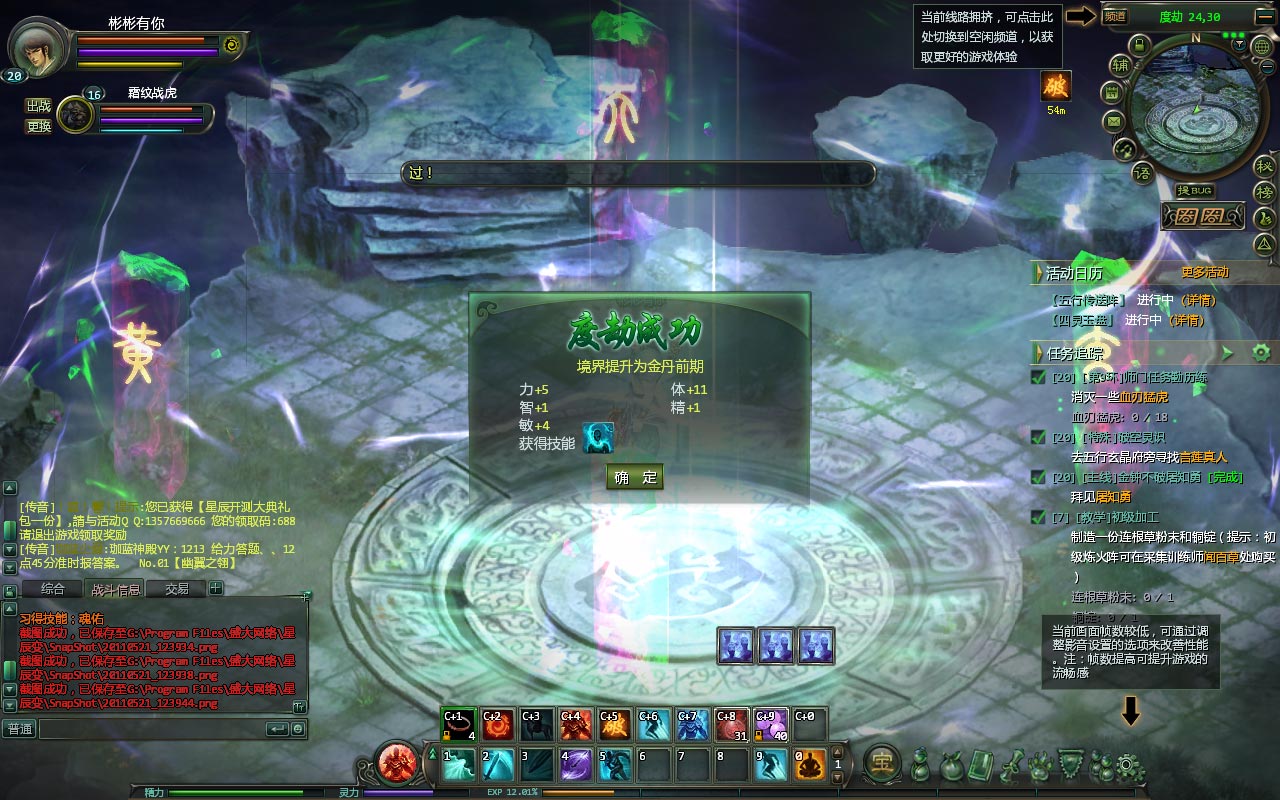This screenshot has width=1280, height=800.
Task: Click the chat text input field
Action: 150,729
